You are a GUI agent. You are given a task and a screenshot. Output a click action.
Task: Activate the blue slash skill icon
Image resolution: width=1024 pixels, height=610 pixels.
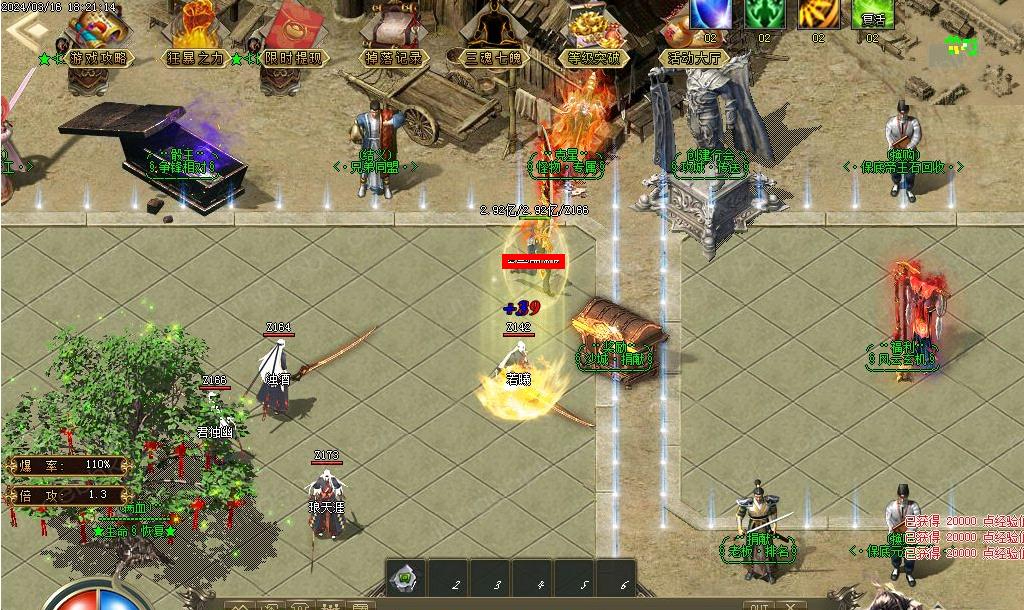point(710,14)
